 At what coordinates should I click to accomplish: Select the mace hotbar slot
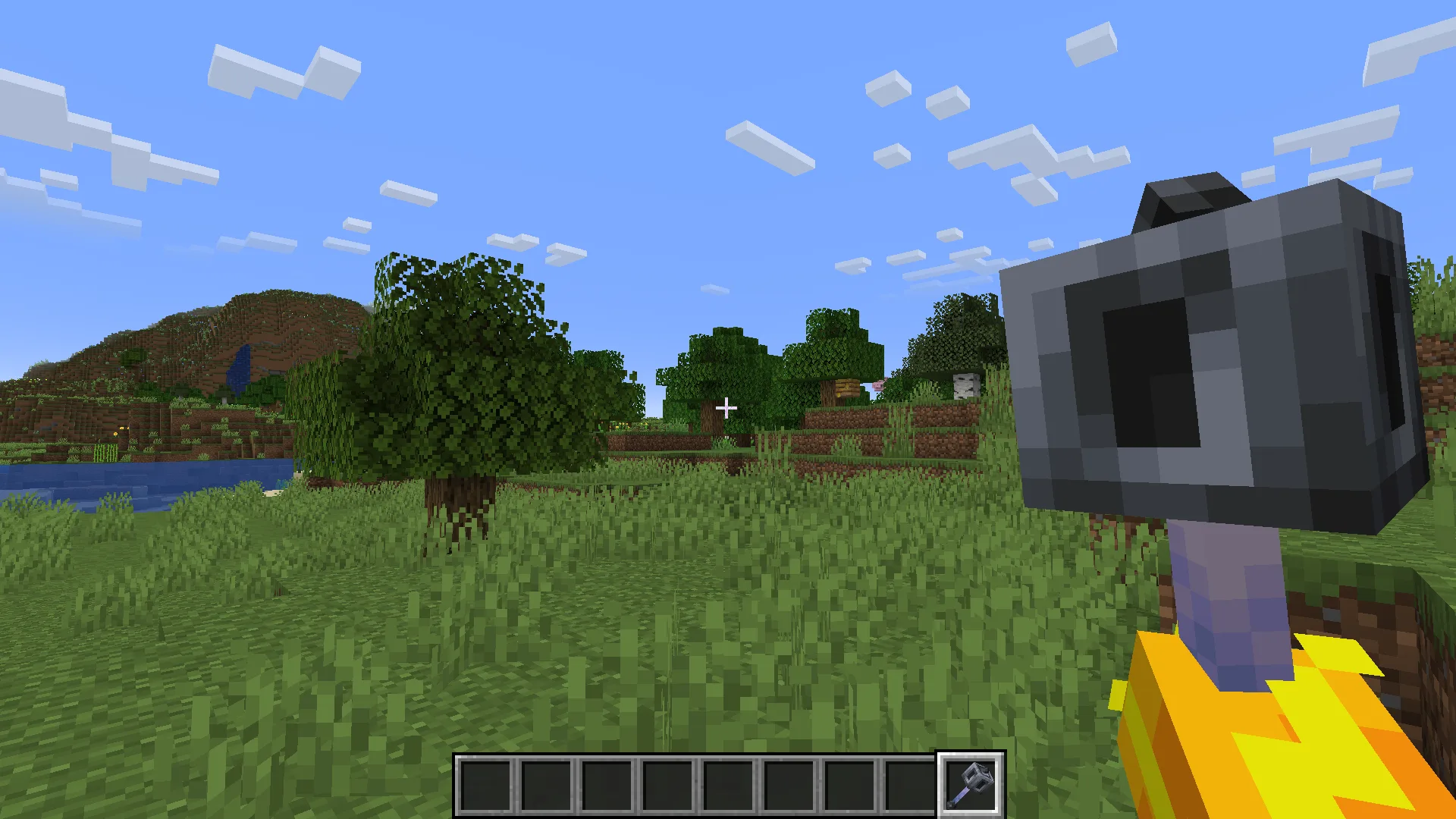971,785
